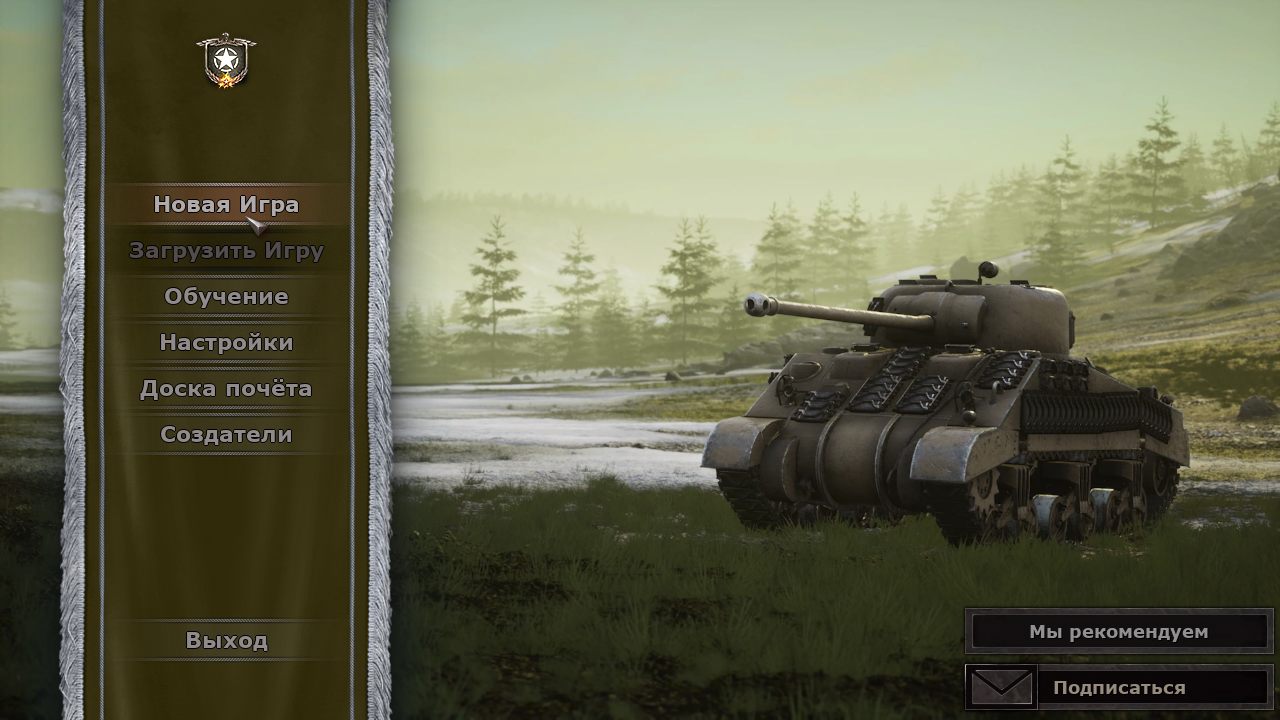Open the Загрузить Игру load menu
Viewport: 1280px width, 720px height.
coord(226,250)
